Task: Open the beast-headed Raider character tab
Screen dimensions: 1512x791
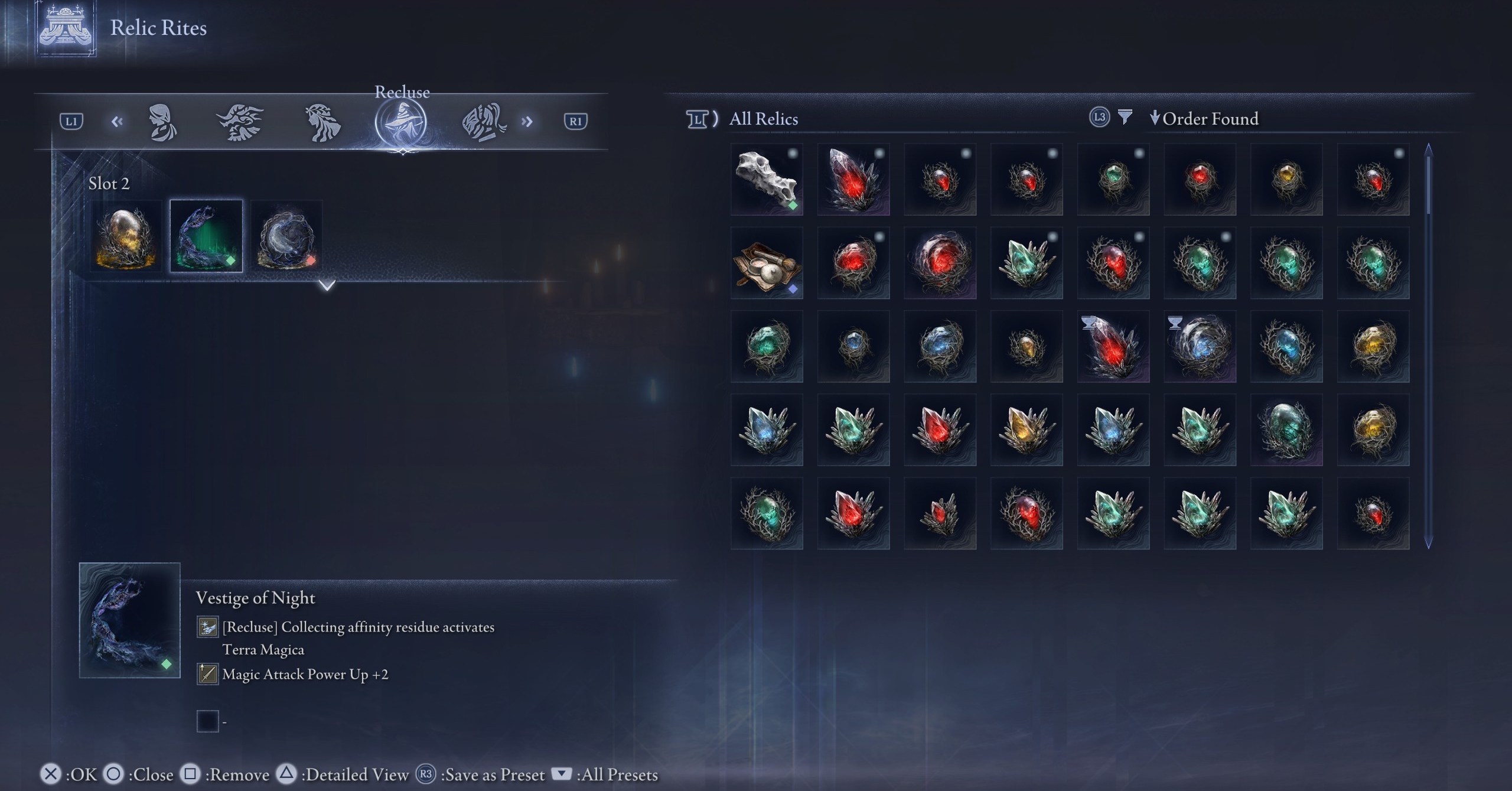Action: coord(240,122)
